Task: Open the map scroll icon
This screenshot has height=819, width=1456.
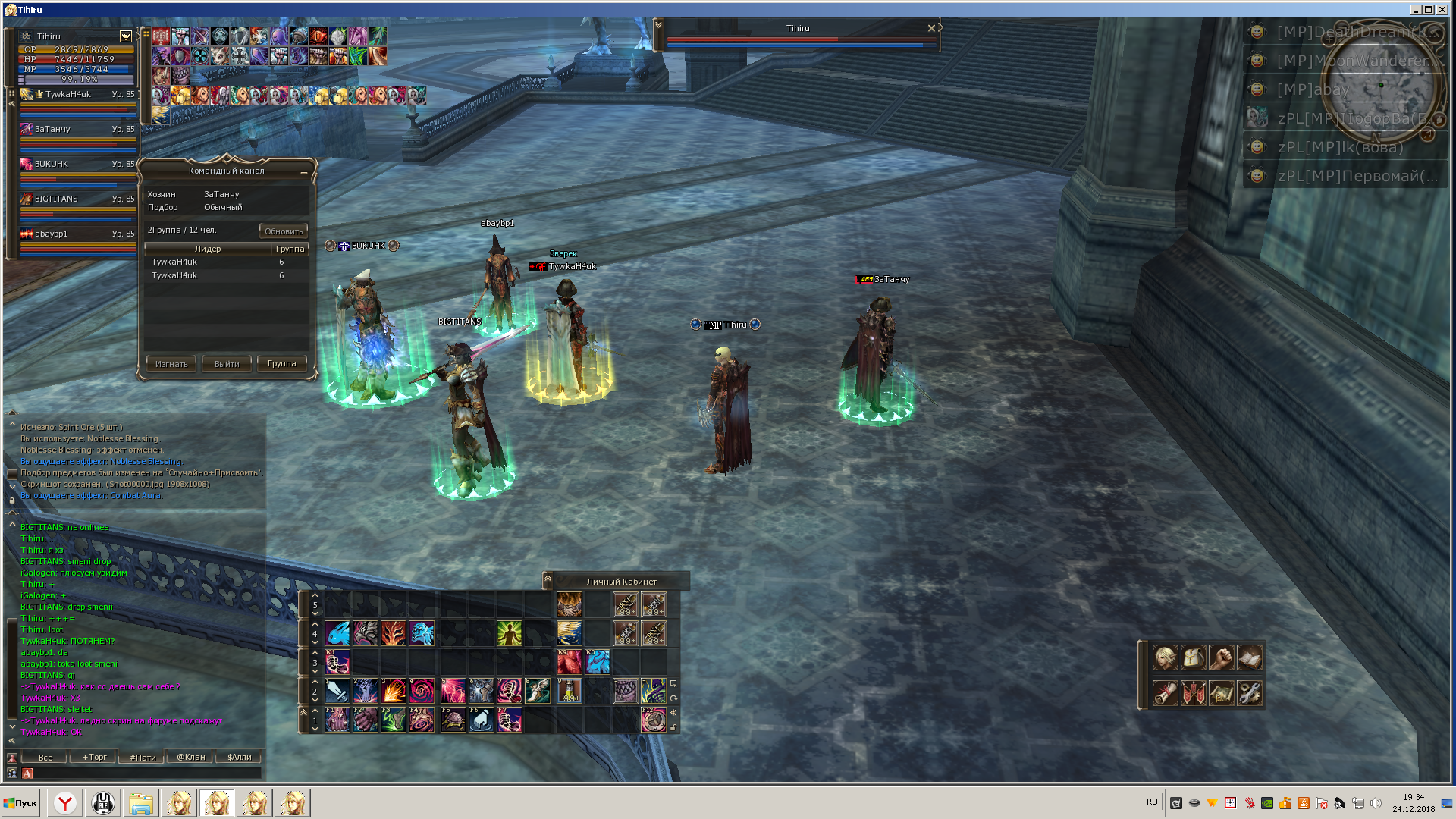Action: tap(1222, 693)
